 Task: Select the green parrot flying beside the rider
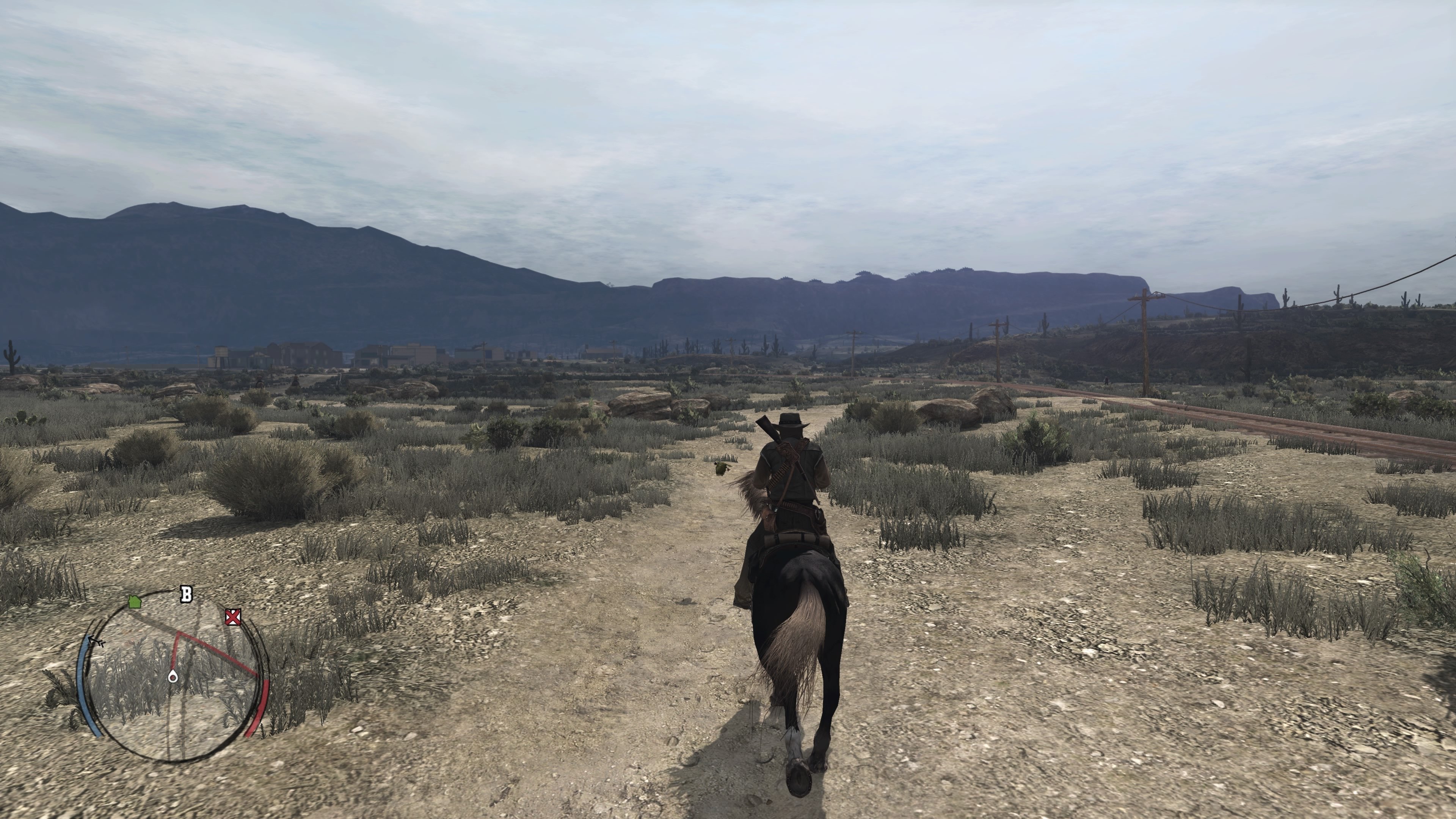[722, 469]
